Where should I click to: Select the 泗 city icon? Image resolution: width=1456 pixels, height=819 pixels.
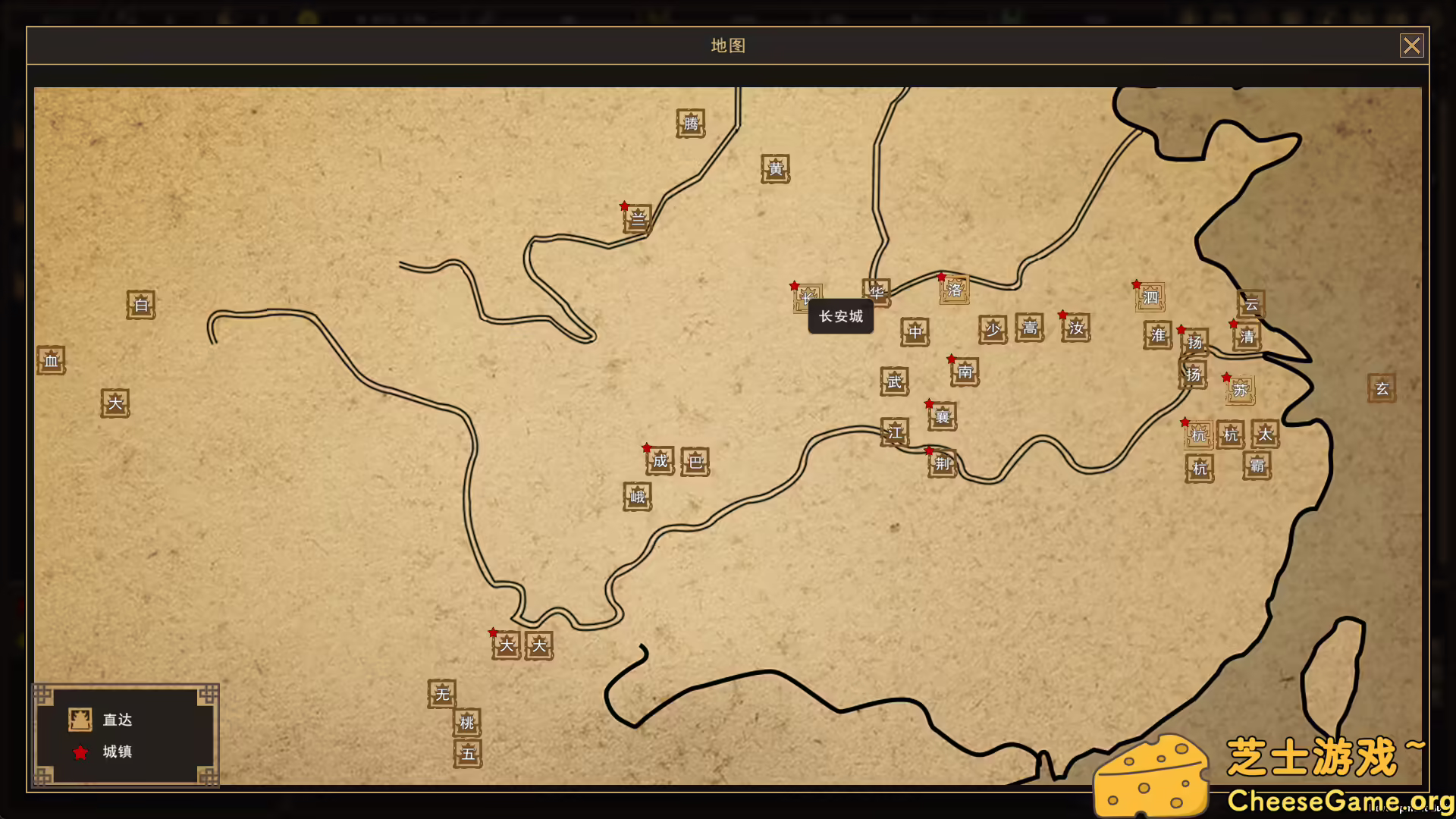click(x=1150, y=296)
